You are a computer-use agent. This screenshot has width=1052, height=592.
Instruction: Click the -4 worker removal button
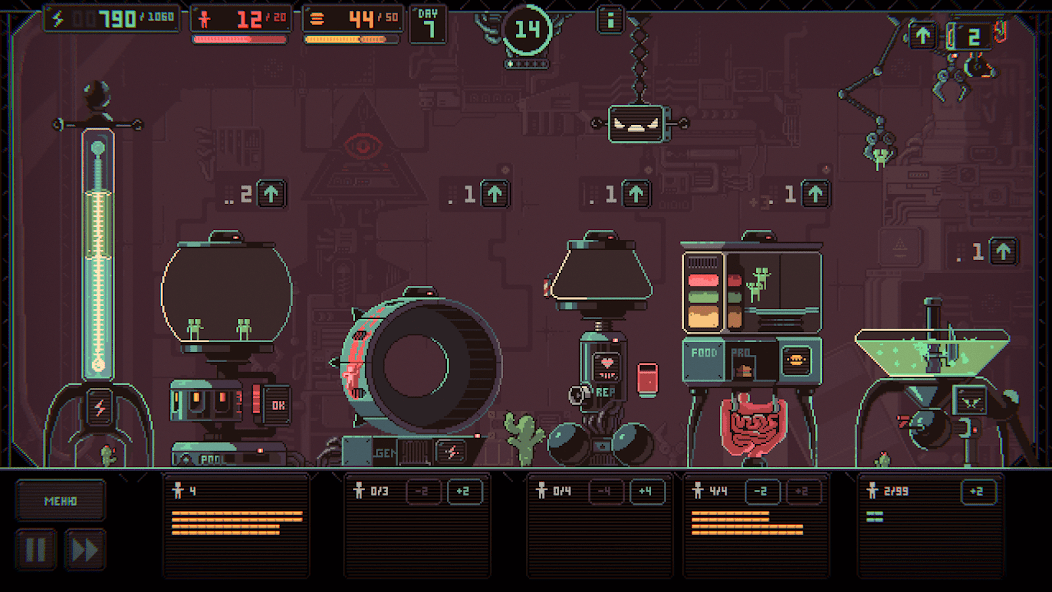(602, 491)
